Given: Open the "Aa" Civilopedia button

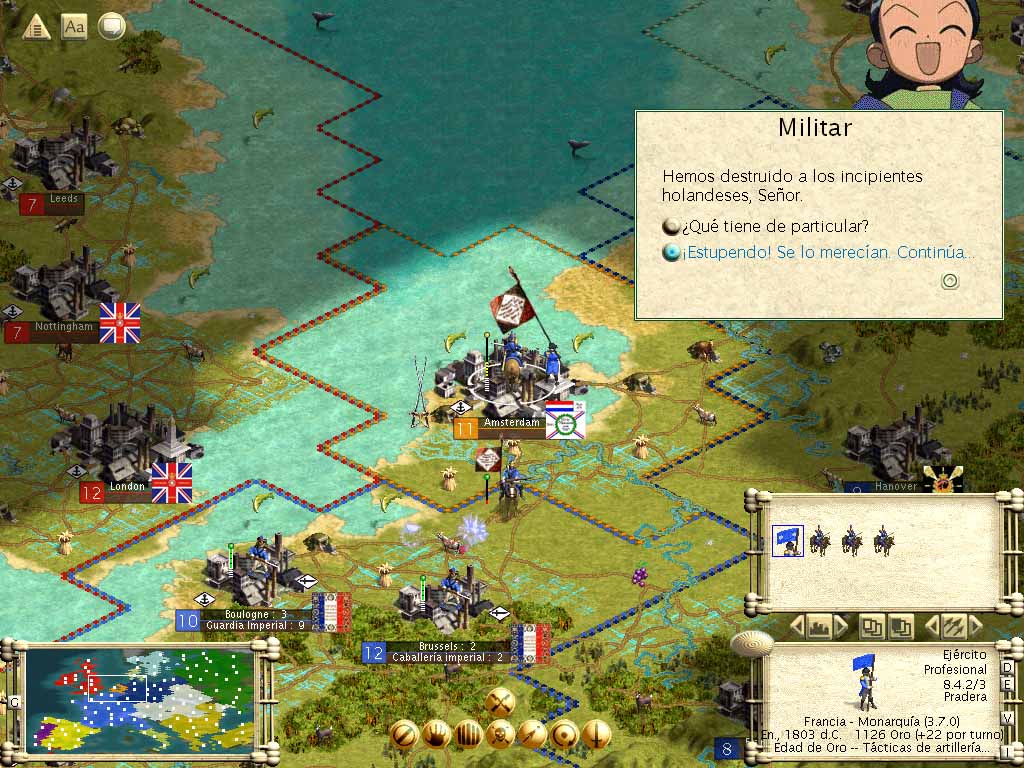Looking at the screenshot, I should 74,27.
